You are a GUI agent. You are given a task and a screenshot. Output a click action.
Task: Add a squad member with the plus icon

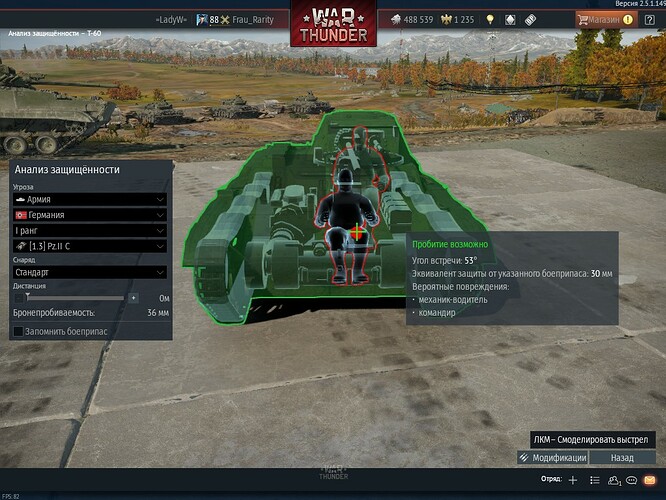pyautogui.click(x=573, y=480)
